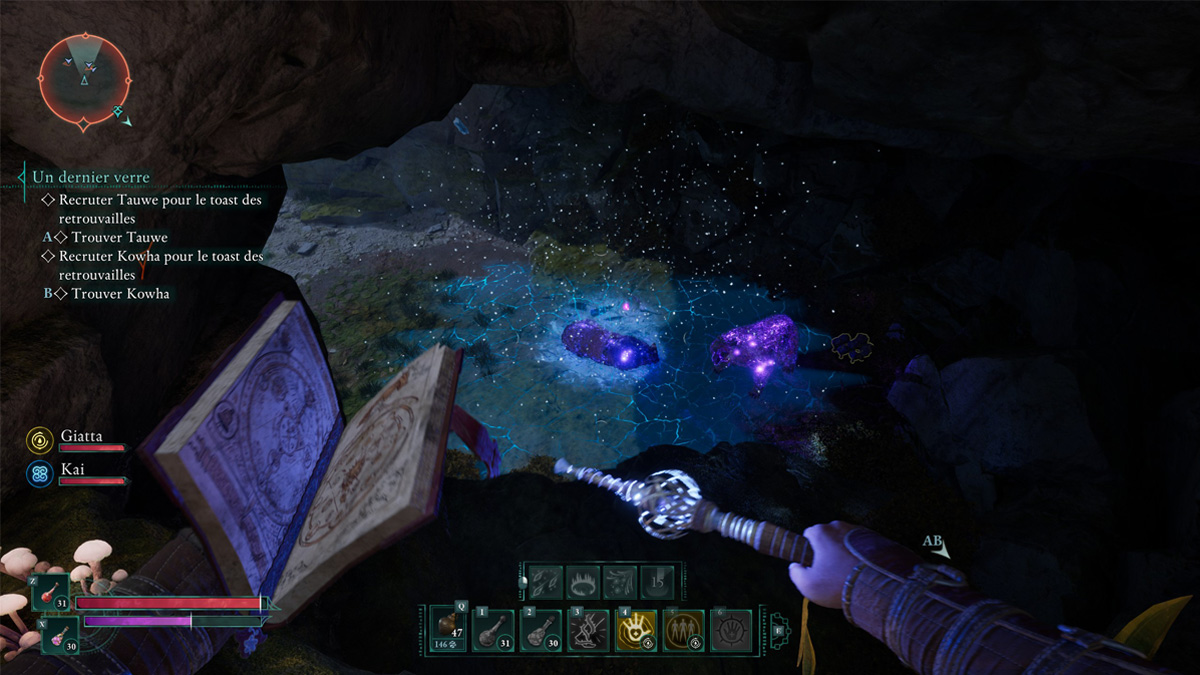Activate the three-figures party ability
The image size is (1200, 675).
tap(685, 631)
